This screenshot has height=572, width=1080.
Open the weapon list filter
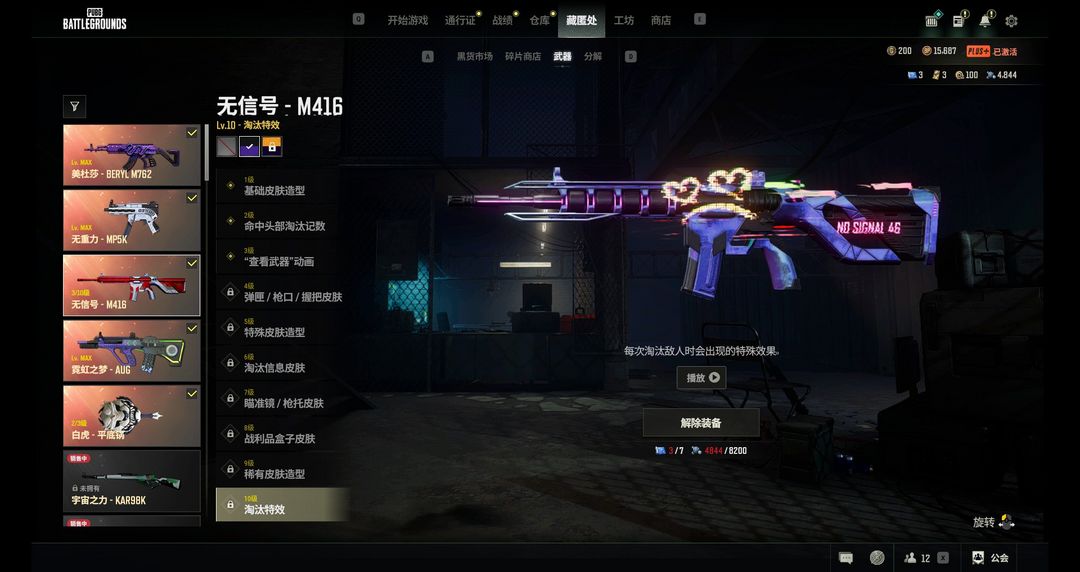[x=74, y=106]
